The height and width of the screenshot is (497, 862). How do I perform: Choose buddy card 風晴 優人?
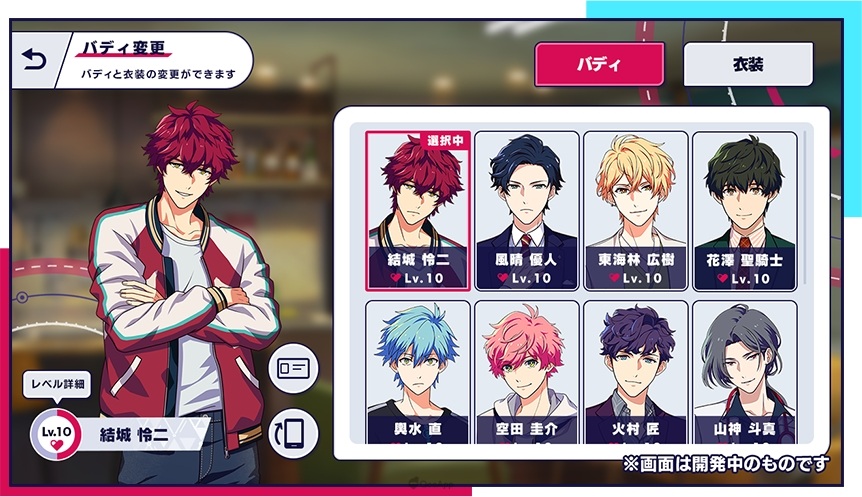tap(527, 211)
